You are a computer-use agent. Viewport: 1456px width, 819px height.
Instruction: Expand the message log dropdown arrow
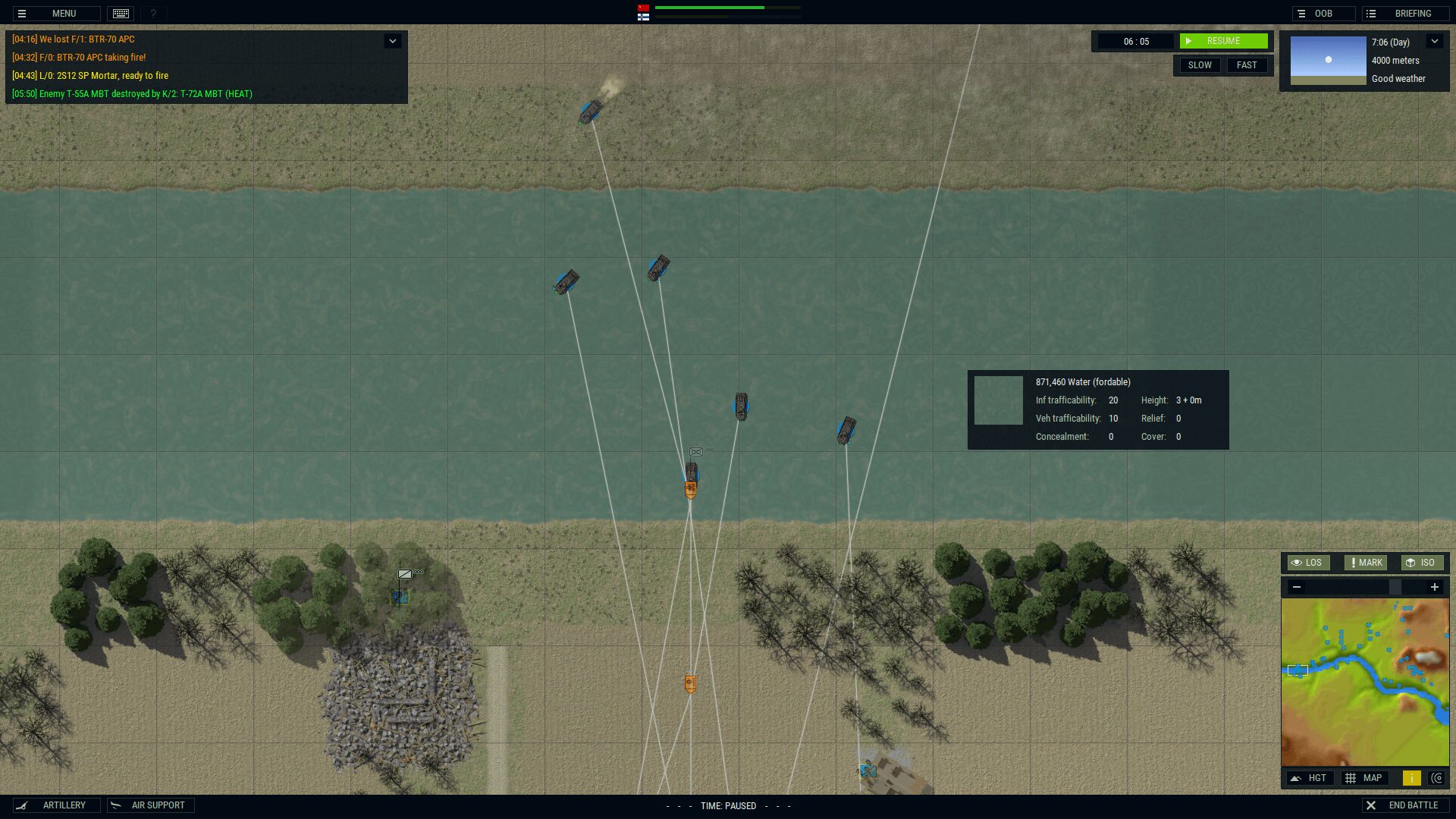pos(392,41)
